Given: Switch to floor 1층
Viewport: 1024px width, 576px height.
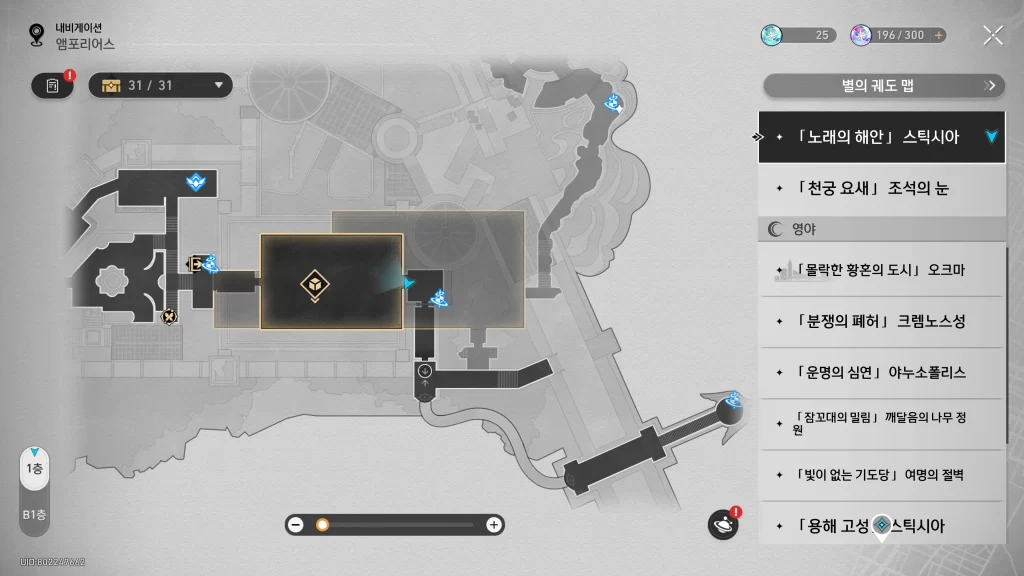Looking at the screenshot, I should 34,469.
